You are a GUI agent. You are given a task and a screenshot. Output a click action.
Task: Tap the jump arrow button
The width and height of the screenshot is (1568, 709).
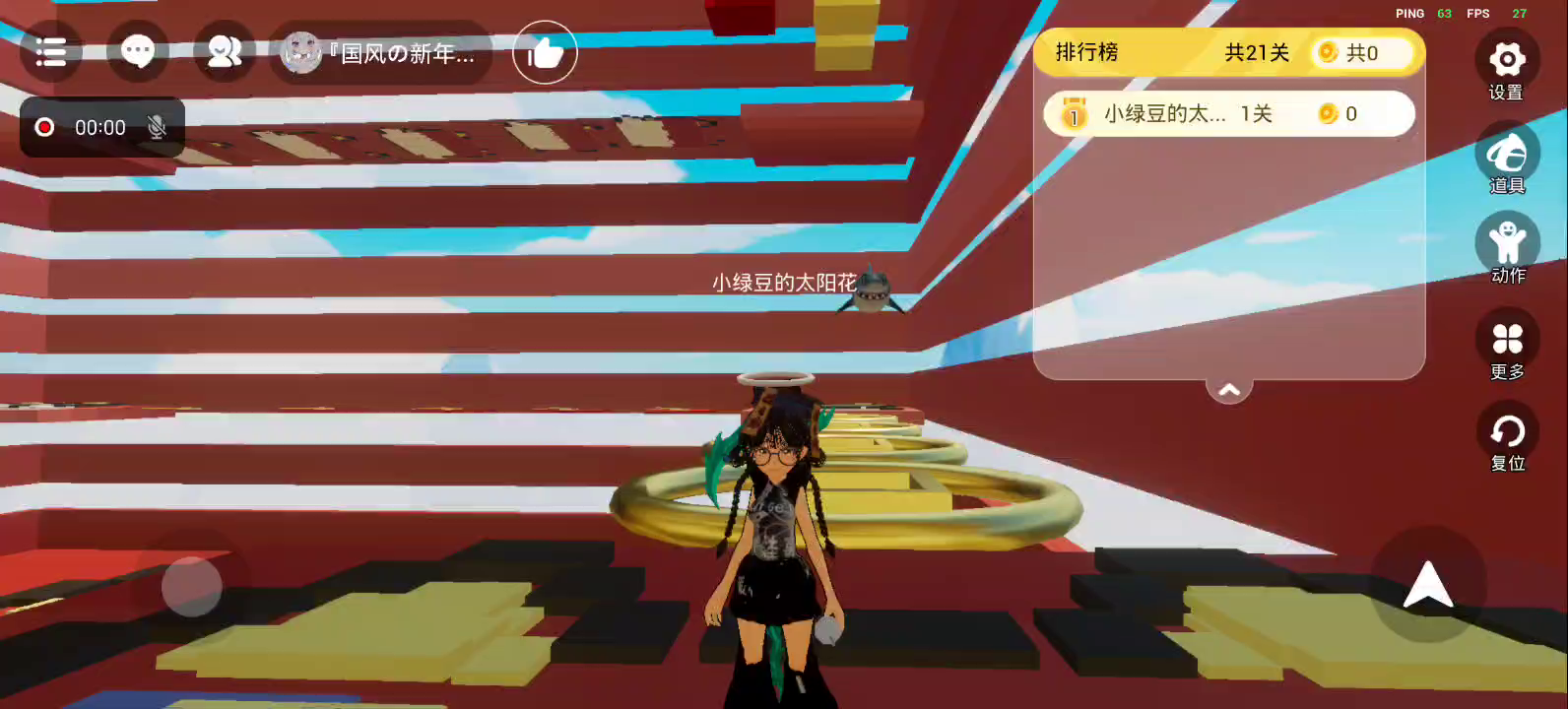1427,586
